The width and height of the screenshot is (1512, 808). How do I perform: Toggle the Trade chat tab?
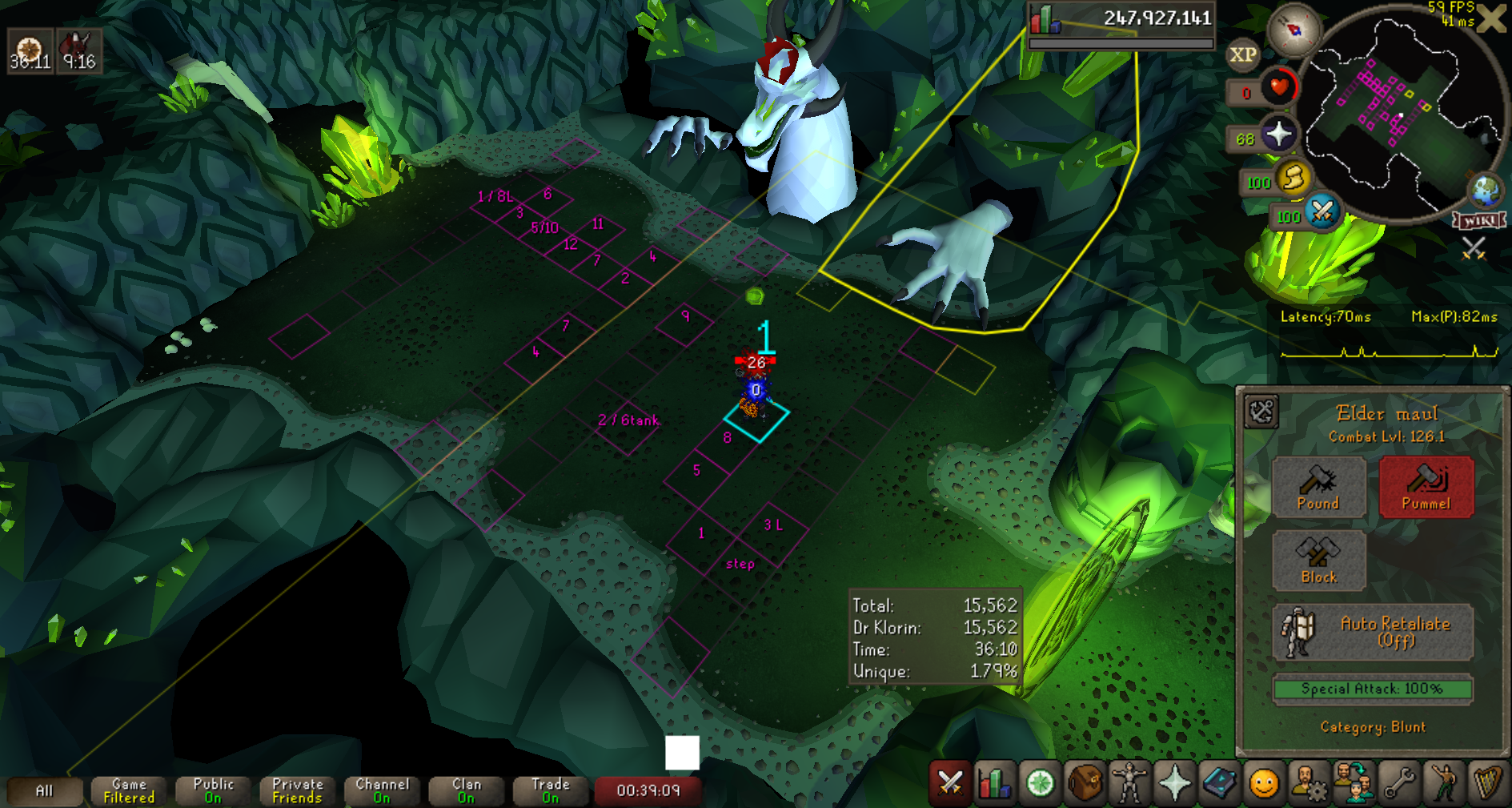click(x=551, y=791)
